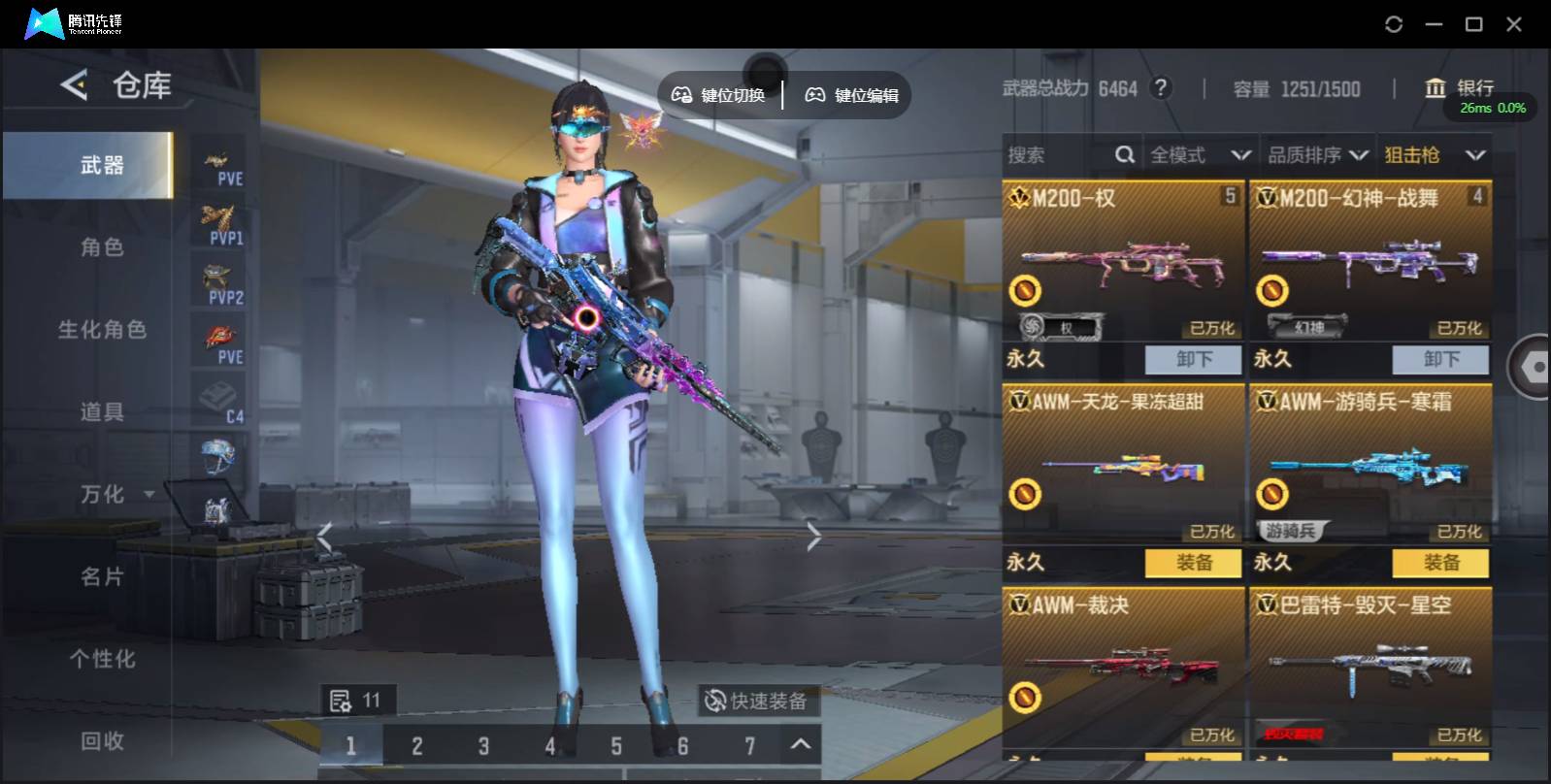Screen dimensions: 1551x784
Task: Go back using the warehouse back arrow
Action: (x=74, y=85)
